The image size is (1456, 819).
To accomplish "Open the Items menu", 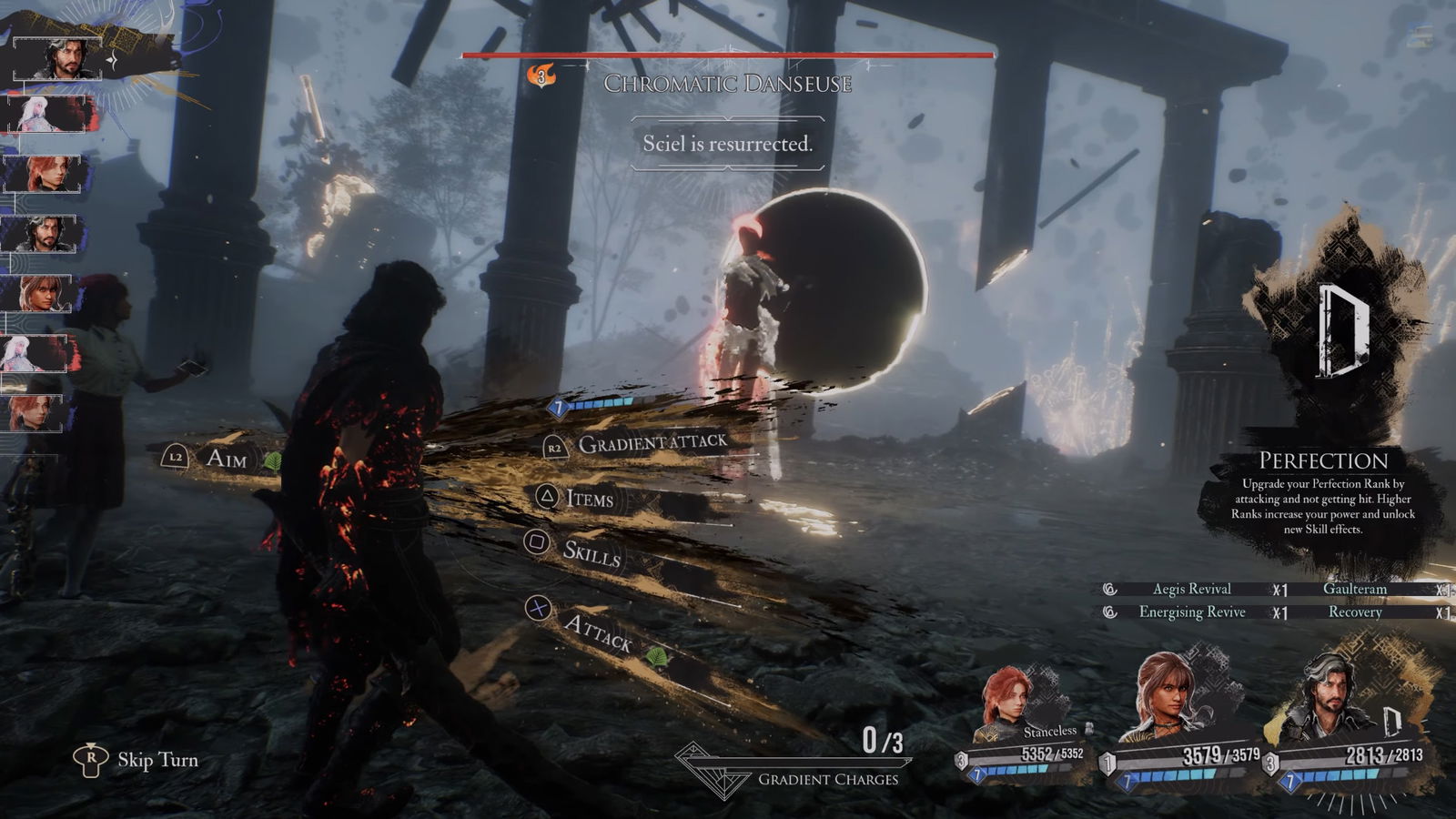I will click(588, 498).
